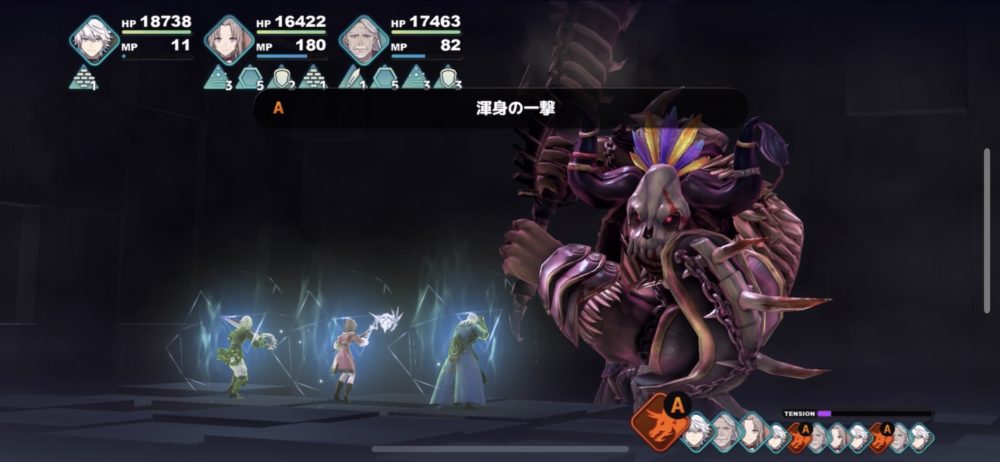Tap the brown-haired girl portrait beside HP 16422
Viewport: 1000px width, 462px height.
click(228, 40)
